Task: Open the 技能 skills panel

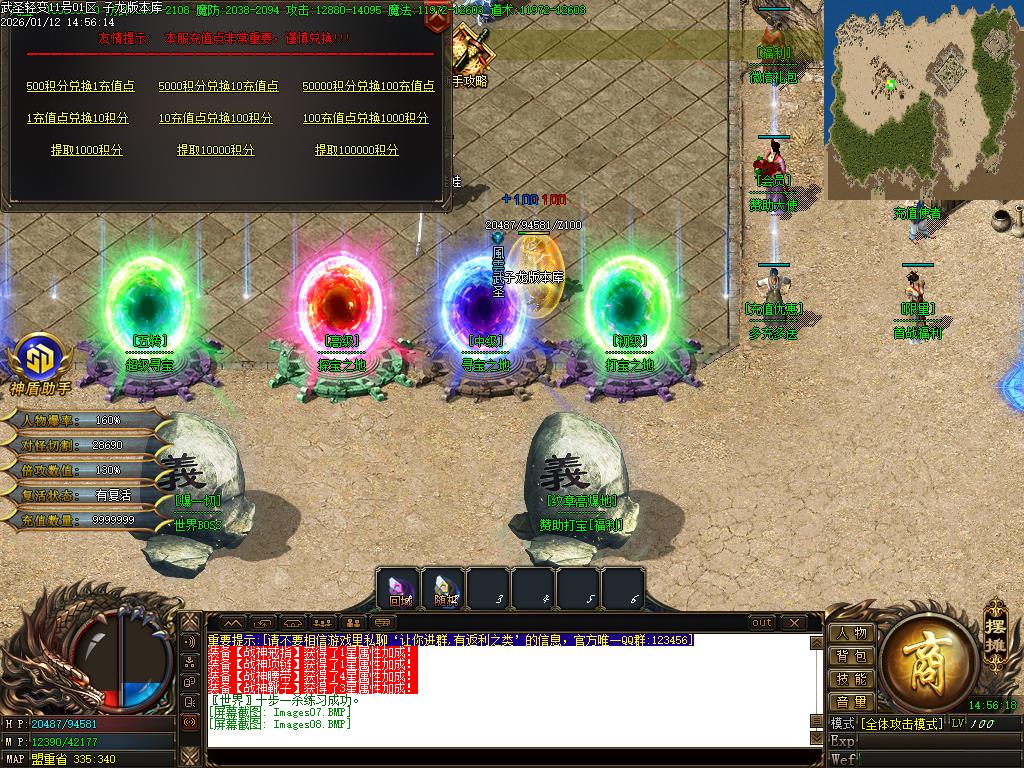Action: tap(851, 679)
